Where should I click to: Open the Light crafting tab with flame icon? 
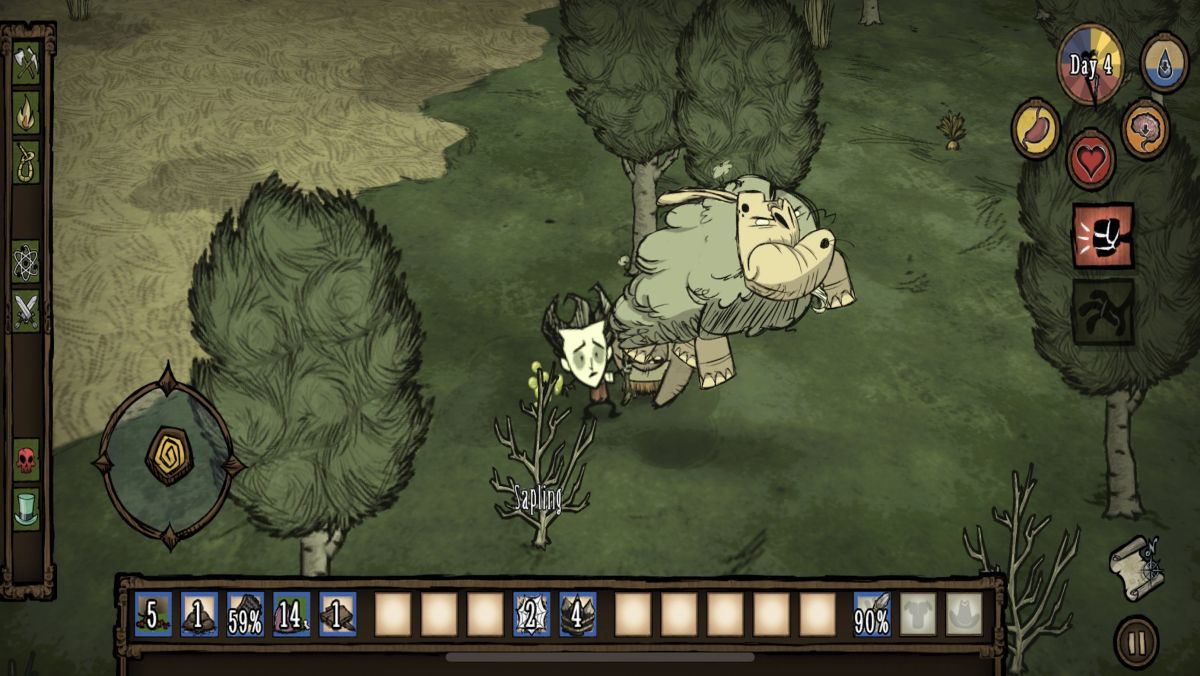pos(26,113)
